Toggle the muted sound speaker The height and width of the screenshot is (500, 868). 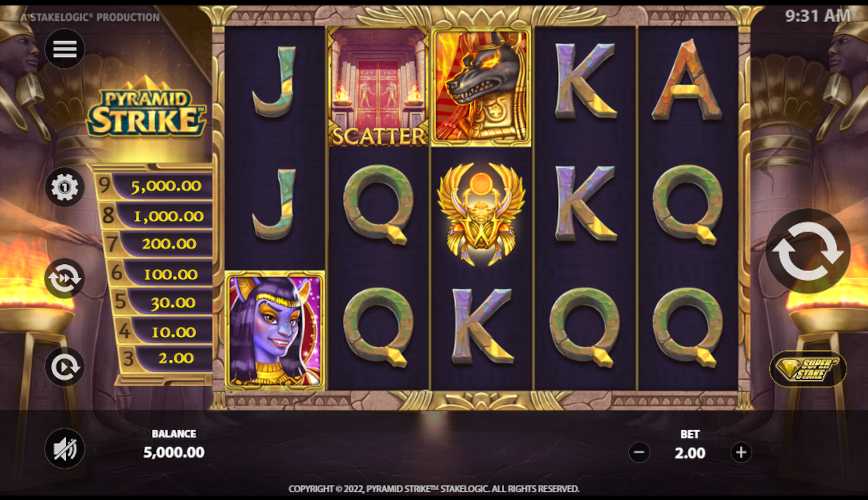coord(65,450)
